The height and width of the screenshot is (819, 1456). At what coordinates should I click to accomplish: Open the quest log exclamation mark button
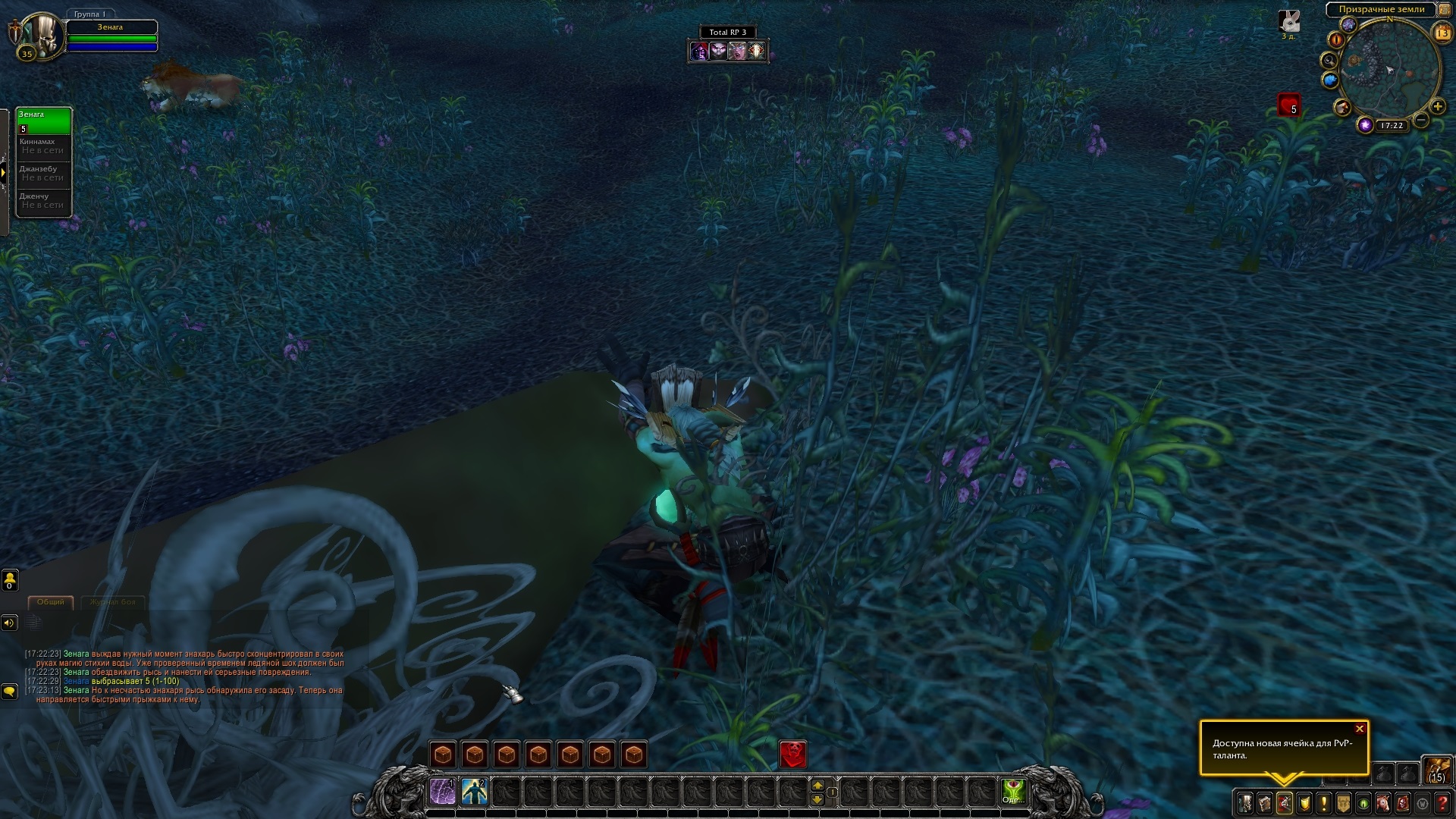pos(1324,802)
